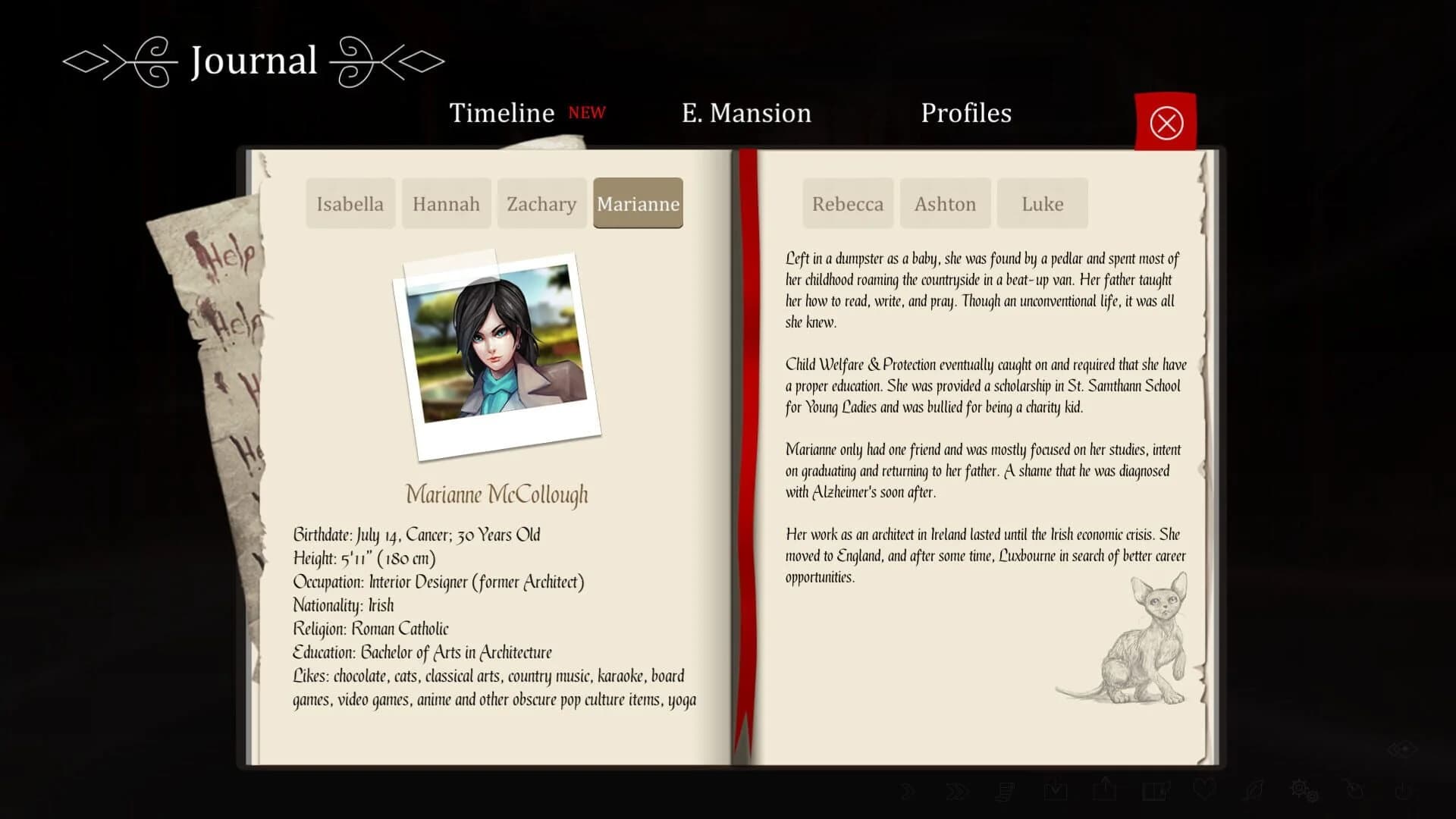The height and width of the screenshot is (819, 1456).
Task: Activate the rewind icon
Action: [x=1354, y=792]
